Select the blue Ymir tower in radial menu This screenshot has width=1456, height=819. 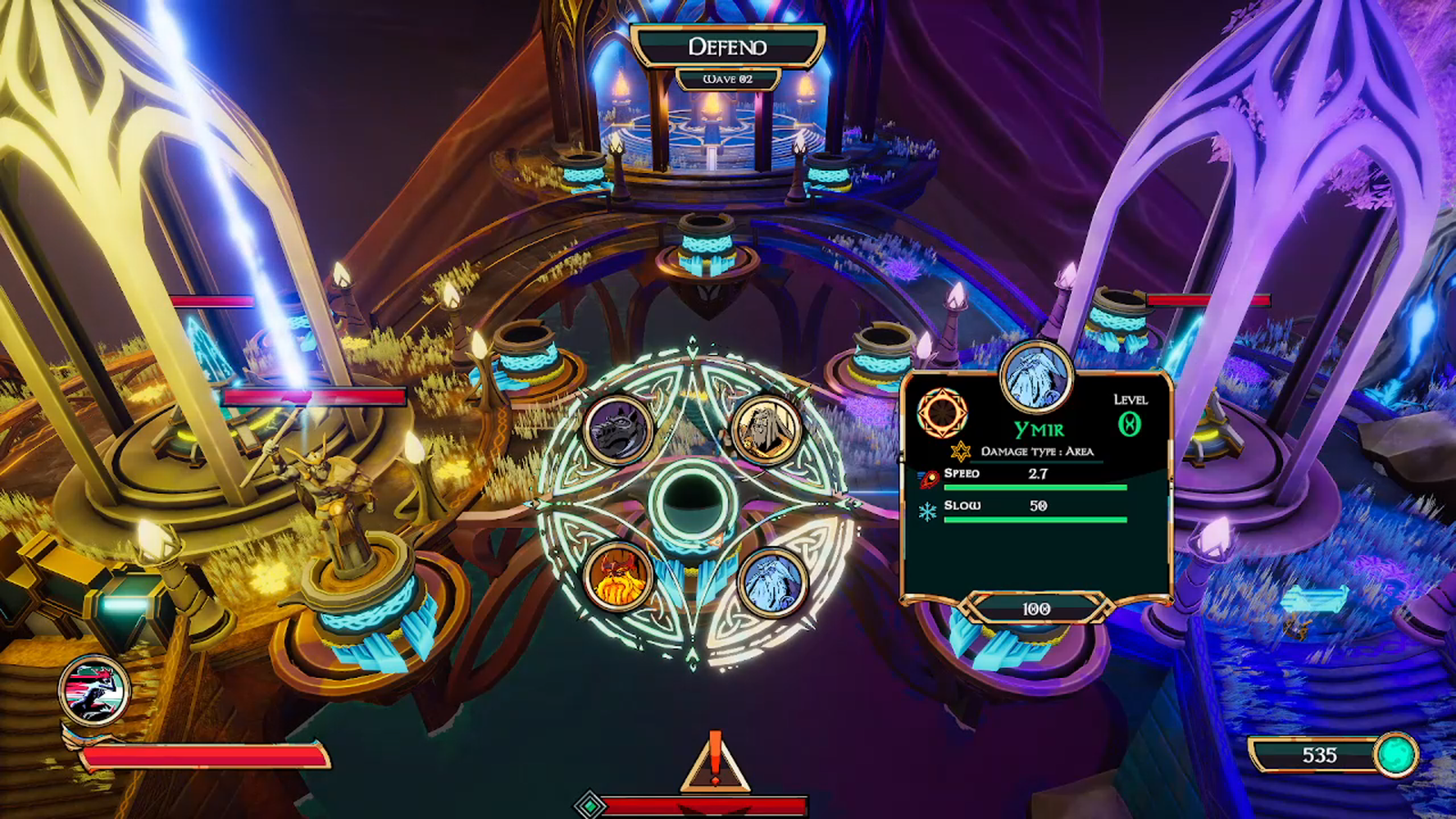(x=773, y=581)
